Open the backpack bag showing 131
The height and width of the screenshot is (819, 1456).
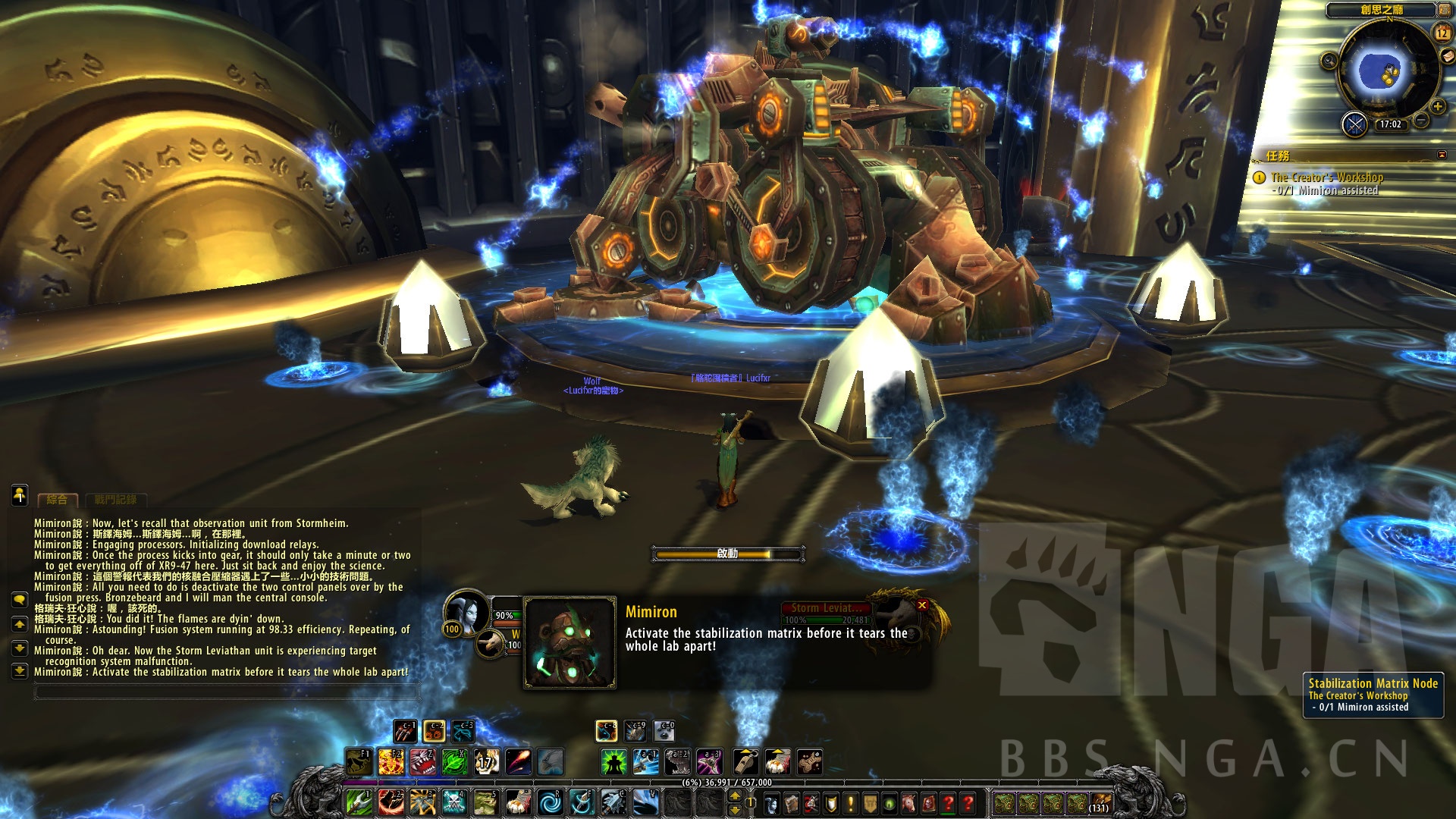click(x=1100, y=802)
